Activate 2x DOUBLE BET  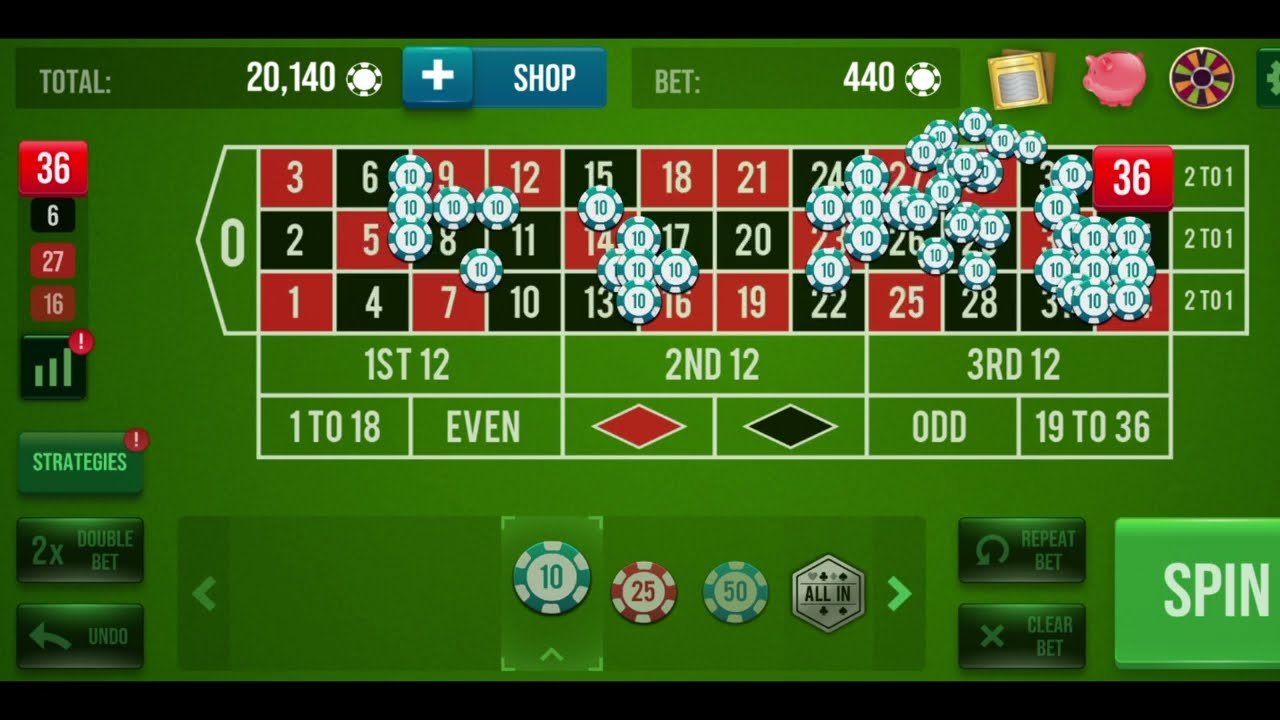[80, 550]
